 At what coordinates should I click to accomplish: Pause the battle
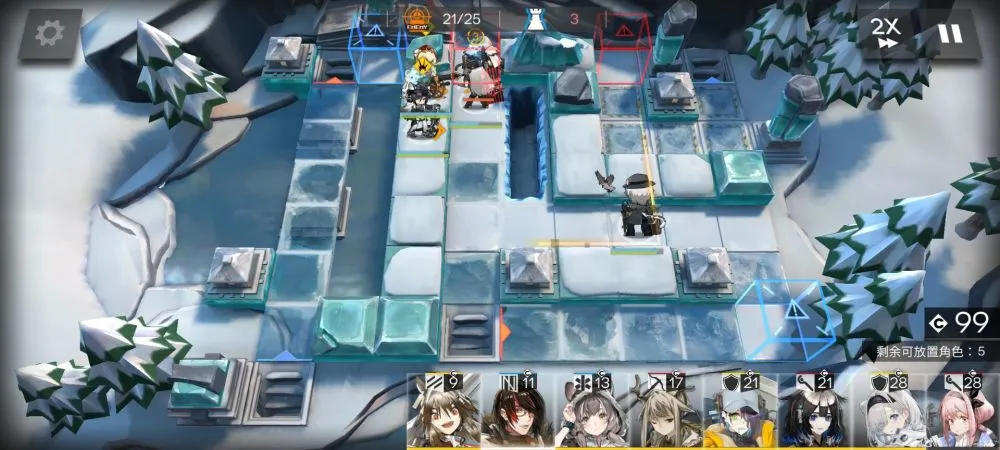pos(949,34)
